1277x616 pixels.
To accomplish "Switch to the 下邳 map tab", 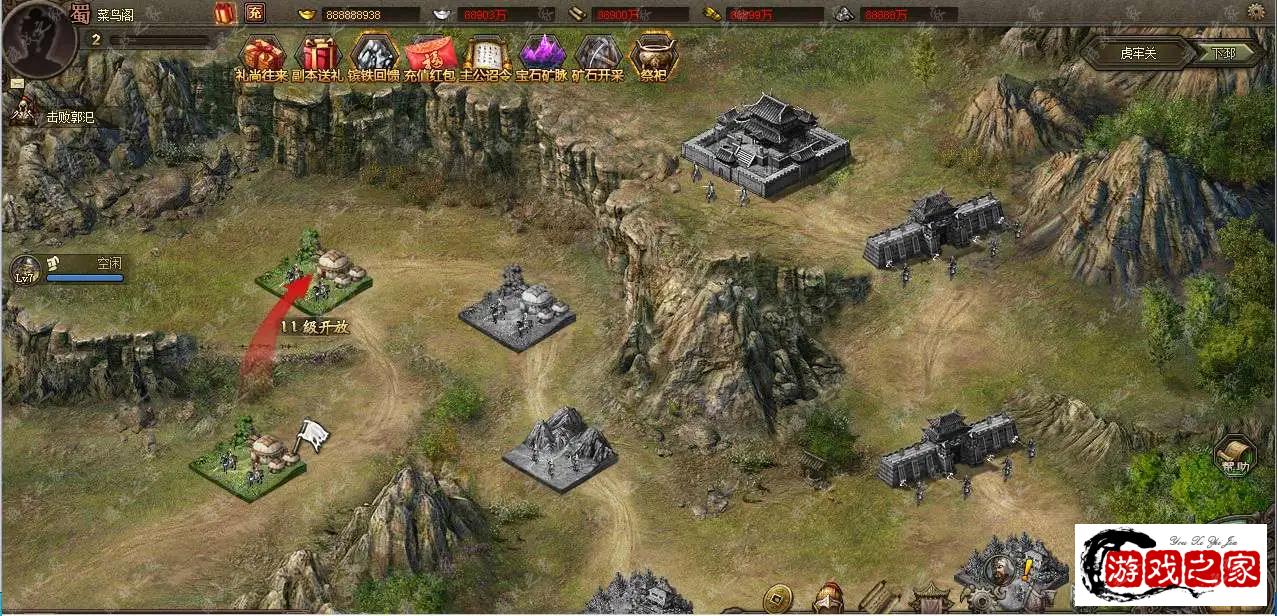I will (1225, 53).
